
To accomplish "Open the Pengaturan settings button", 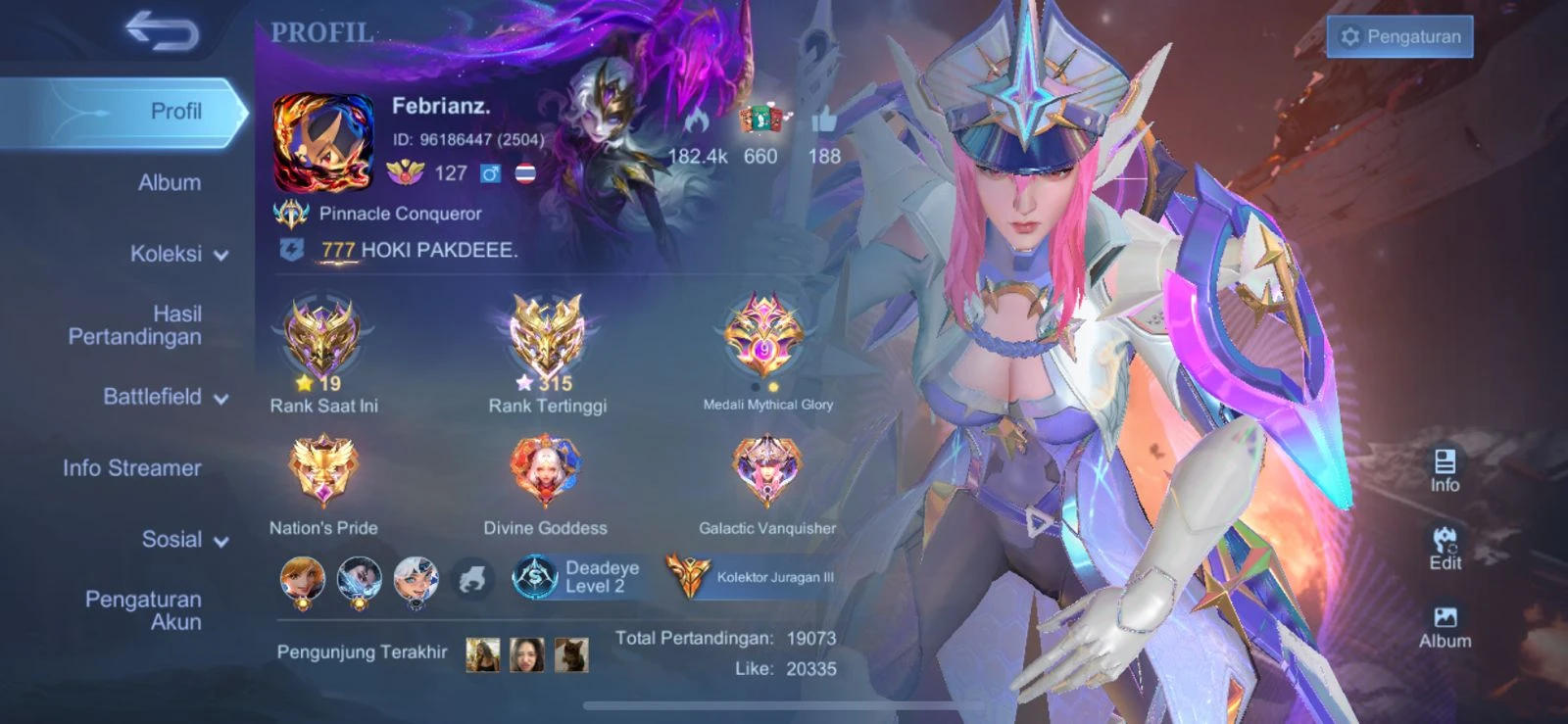I will click(1399, 35).
